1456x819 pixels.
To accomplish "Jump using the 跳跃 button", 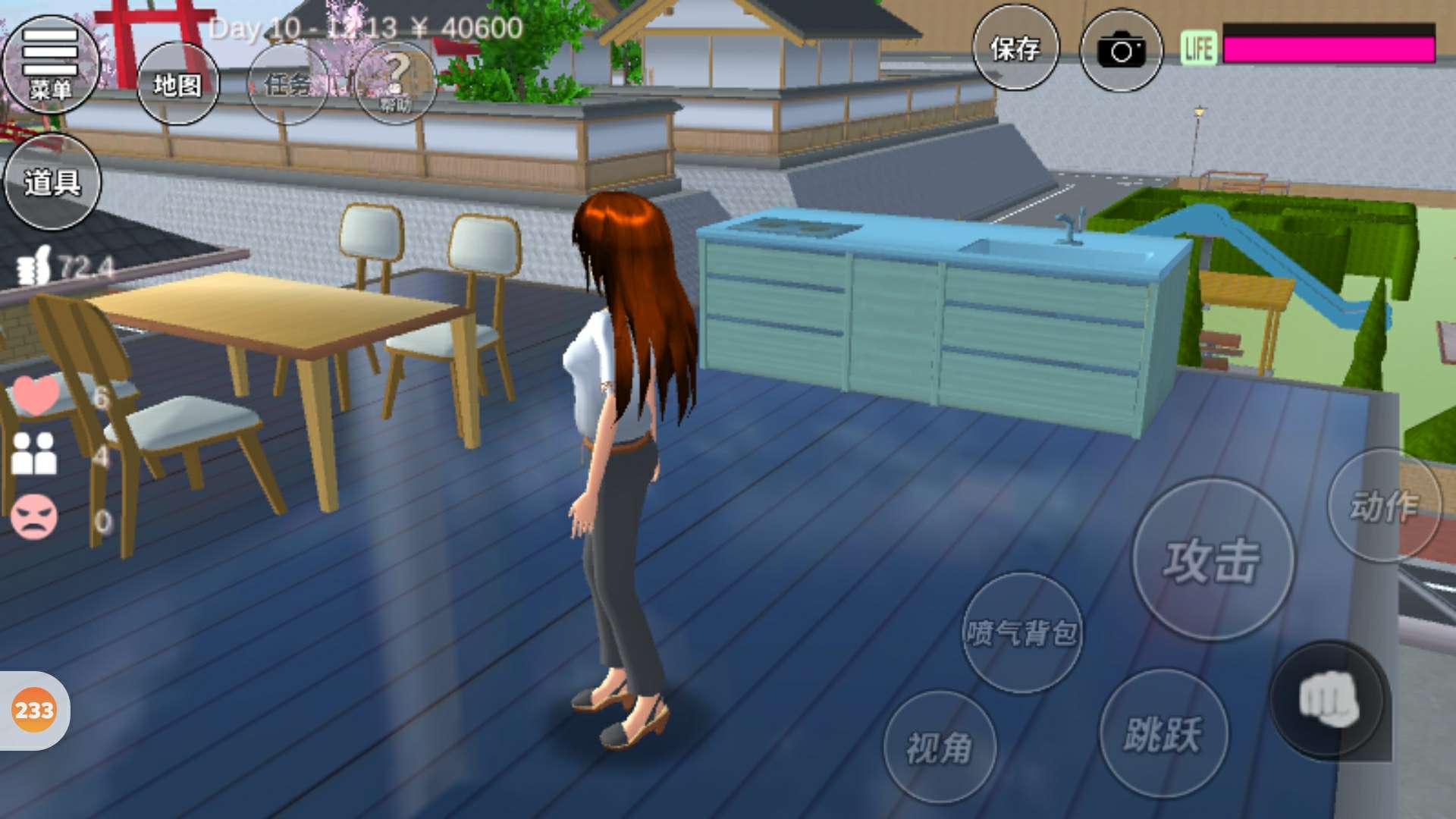I will [x=1163, y=733].
